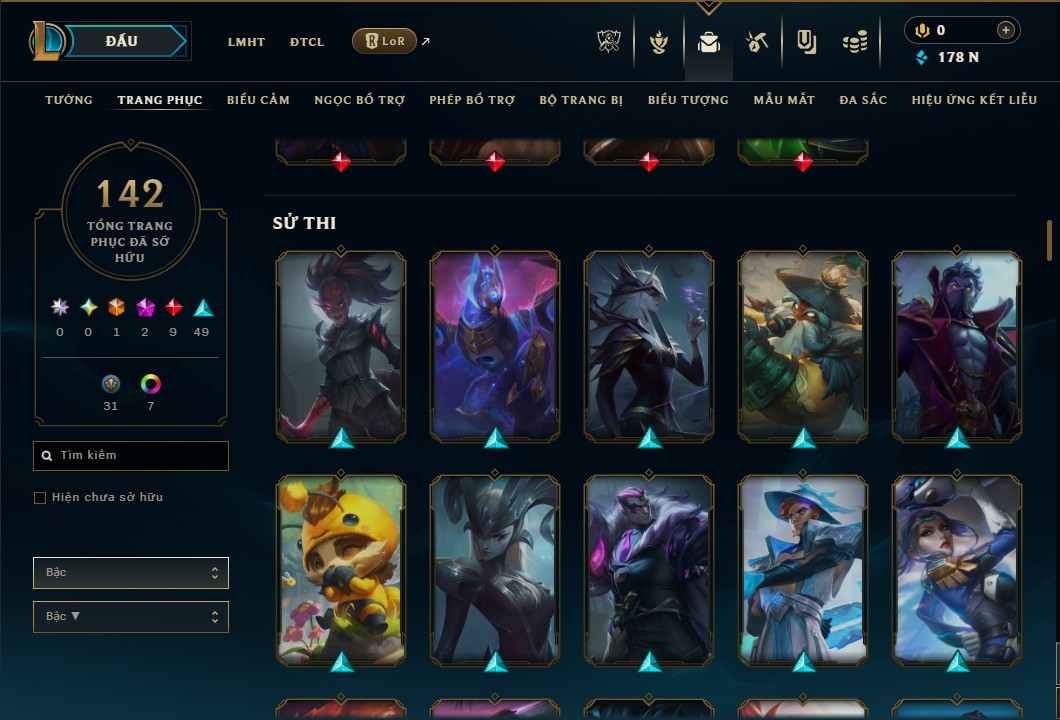This screenshot has height=720, width=1060.
Task: Show the BIỂU TƯỢNG tab
Action: coord(688,100)
